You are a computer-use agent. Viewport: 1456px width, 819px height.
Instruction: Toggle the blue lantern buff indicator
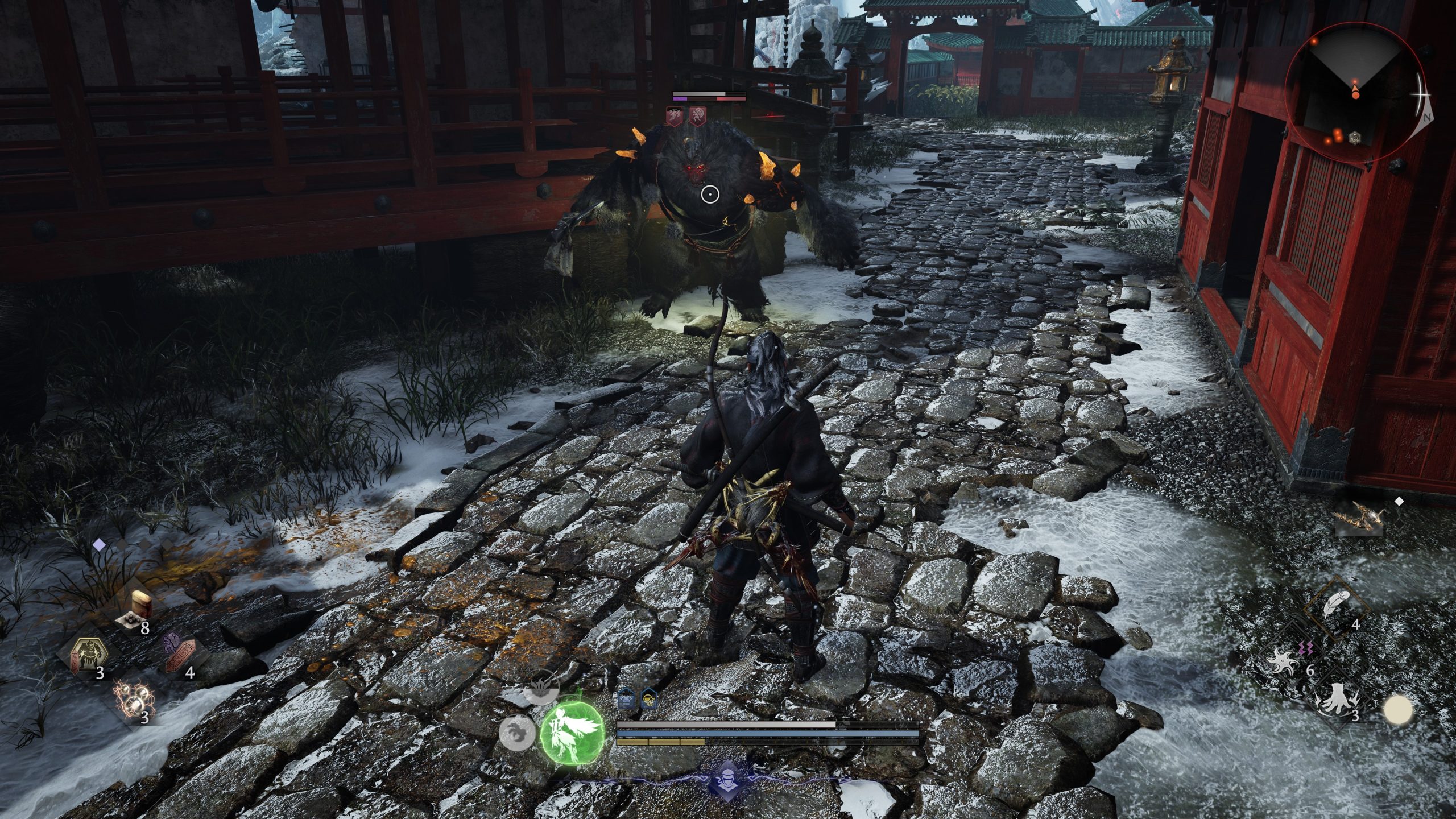click(626, 698)
